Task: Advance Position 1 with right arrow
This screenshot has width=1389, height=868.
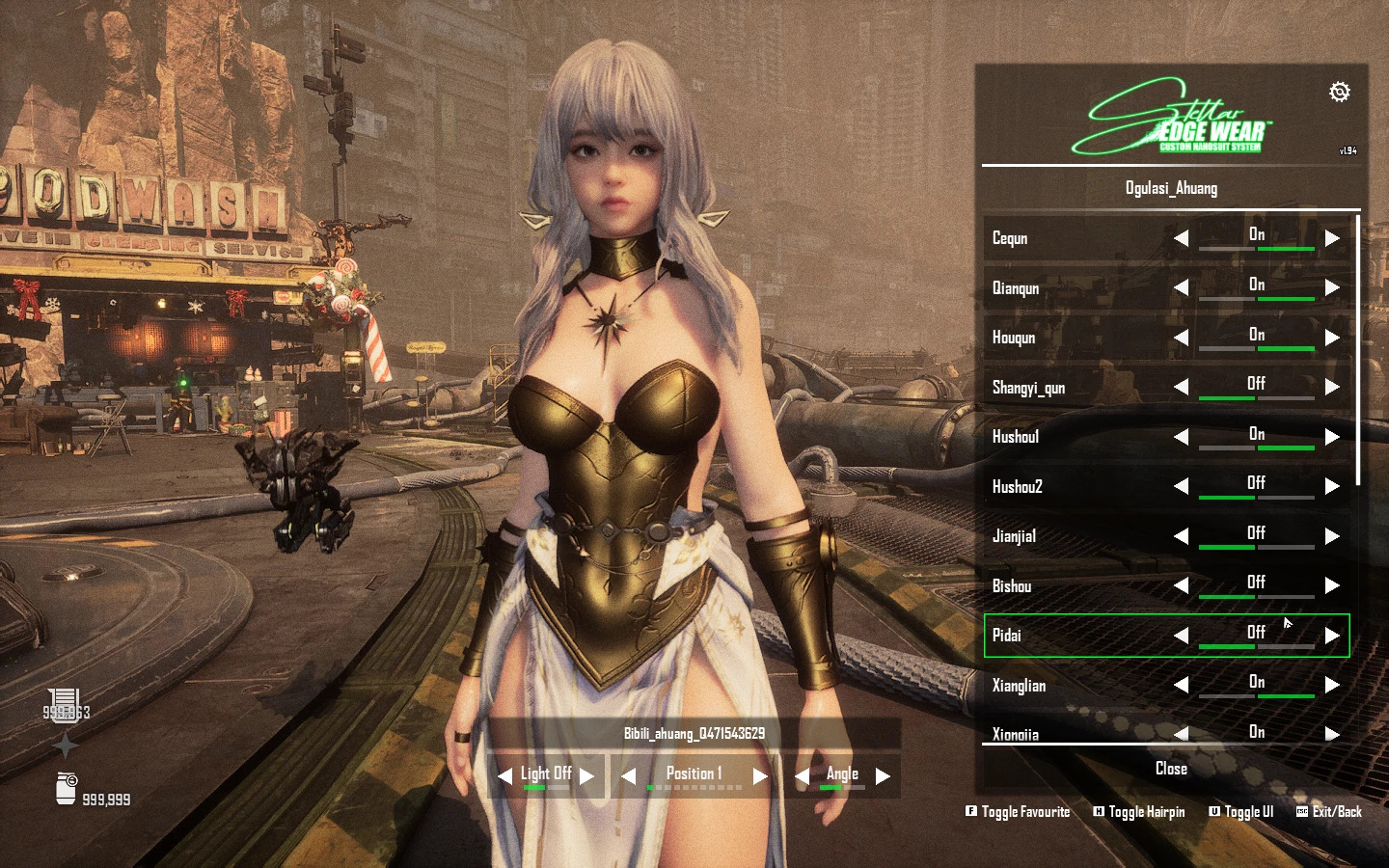Action: click(760, 776)
